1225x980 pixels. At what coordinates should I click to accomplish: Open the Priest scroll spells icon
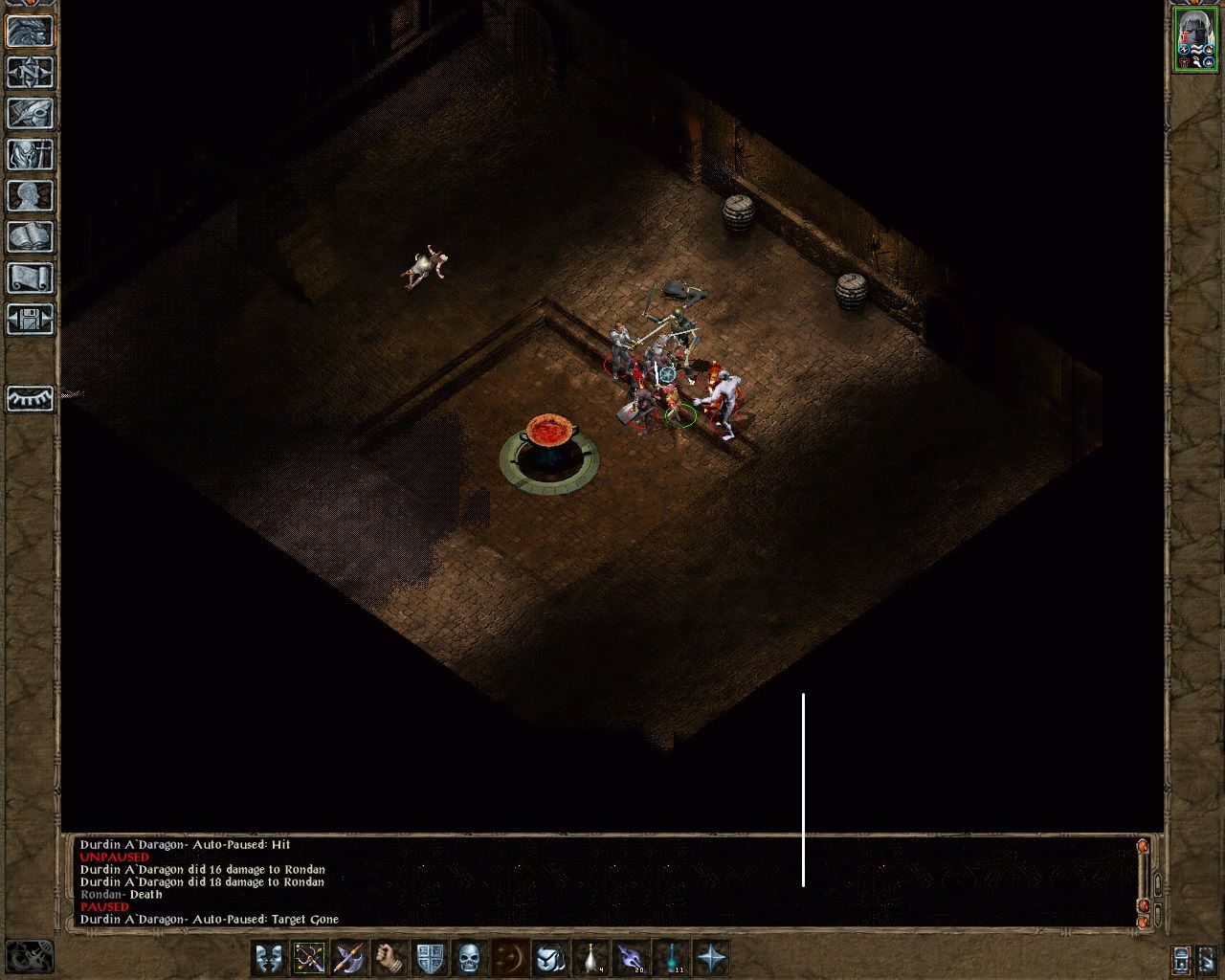(x=30, y=278)
